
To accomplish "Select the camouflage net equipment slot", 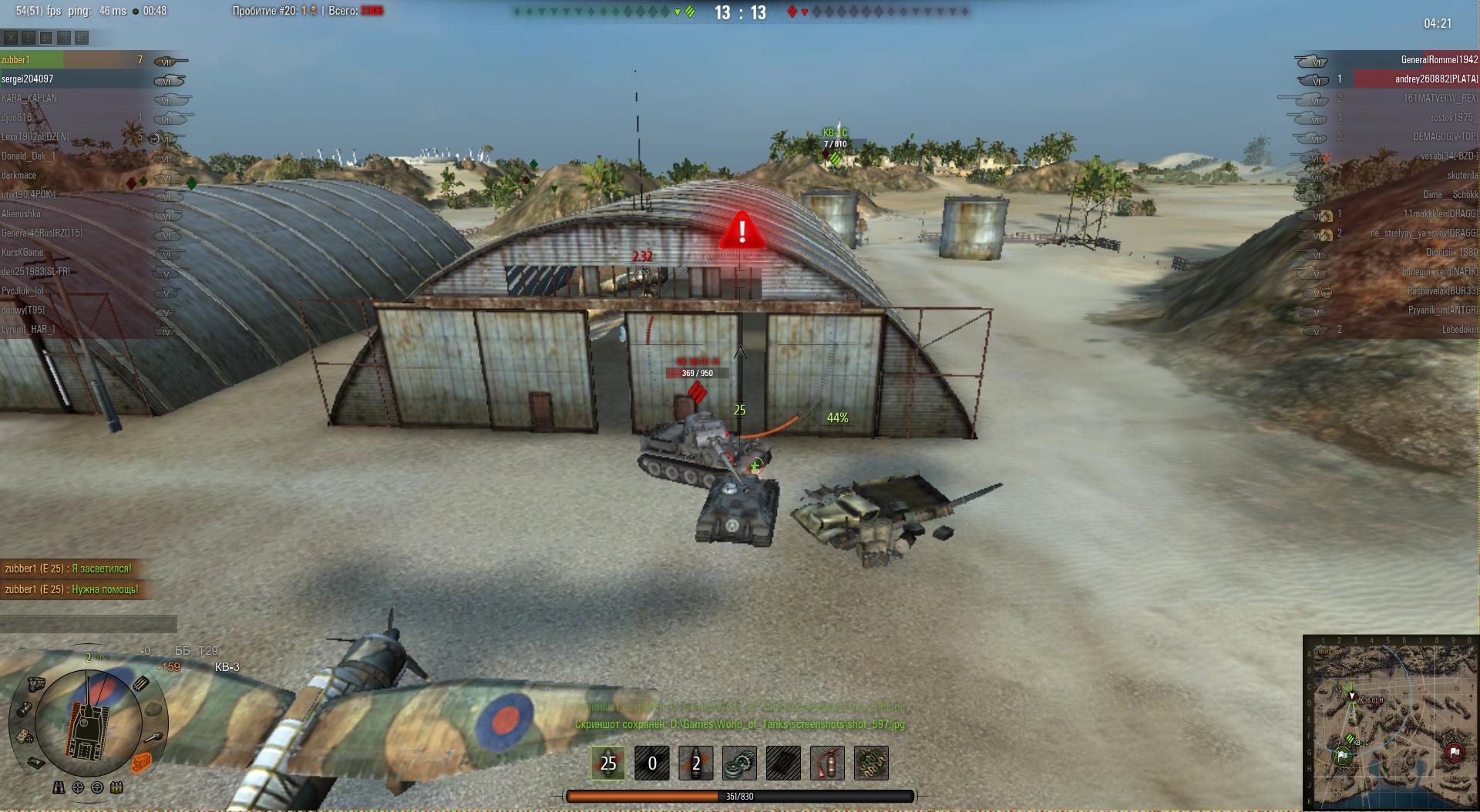I will point(871,763).
